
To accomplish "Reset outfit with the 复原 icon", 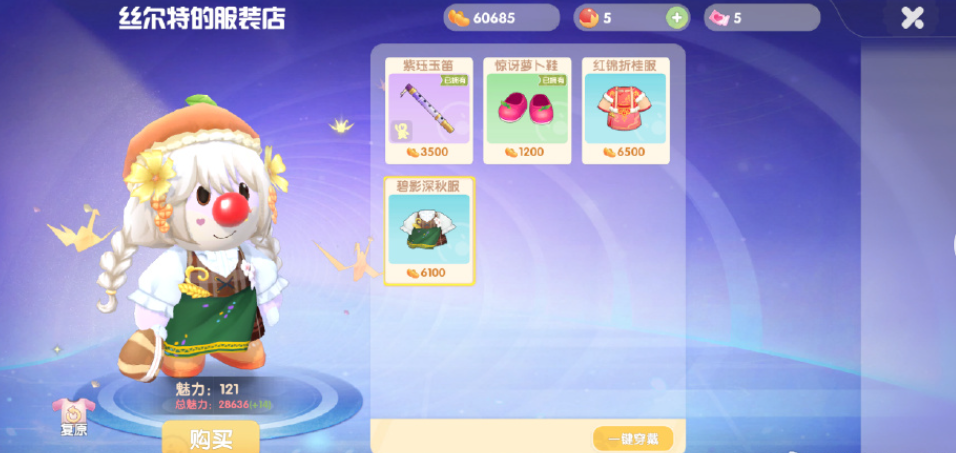I will coord(74,413).
